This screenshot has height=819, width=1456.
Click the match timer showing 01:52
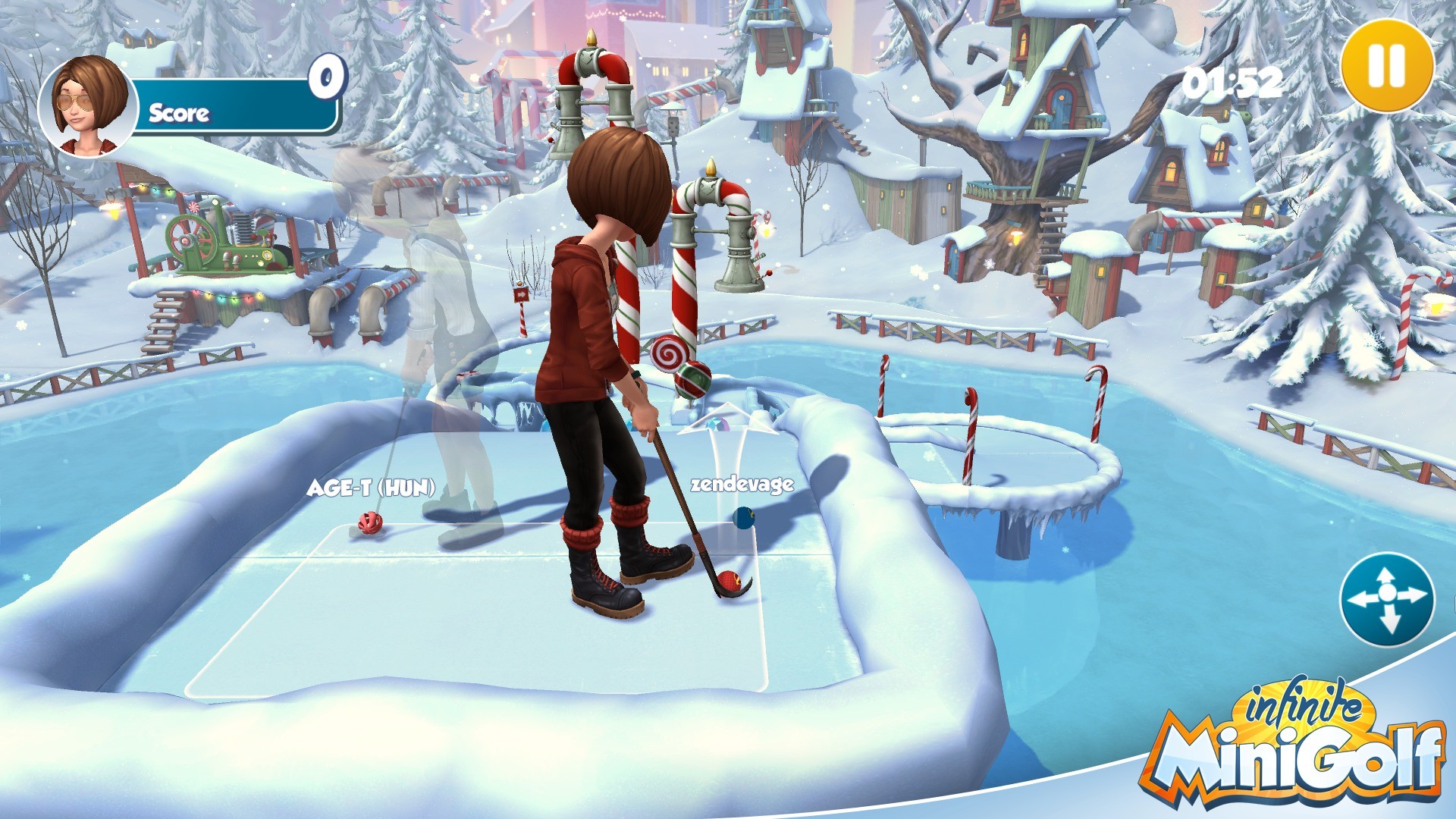[x=1232, y=83]
